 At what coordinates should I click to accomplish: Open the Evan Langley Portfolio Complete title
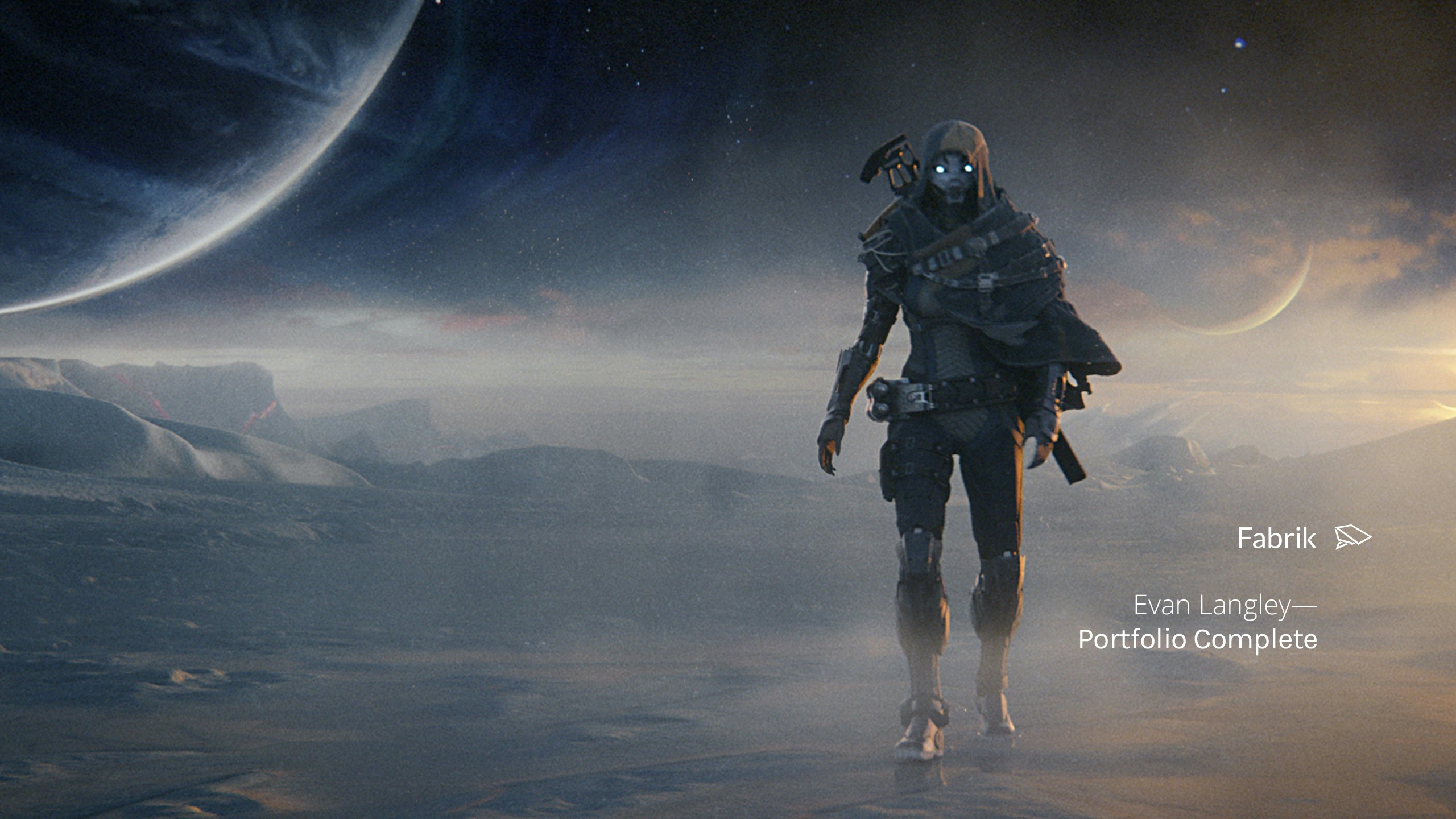pos(1197,622)
